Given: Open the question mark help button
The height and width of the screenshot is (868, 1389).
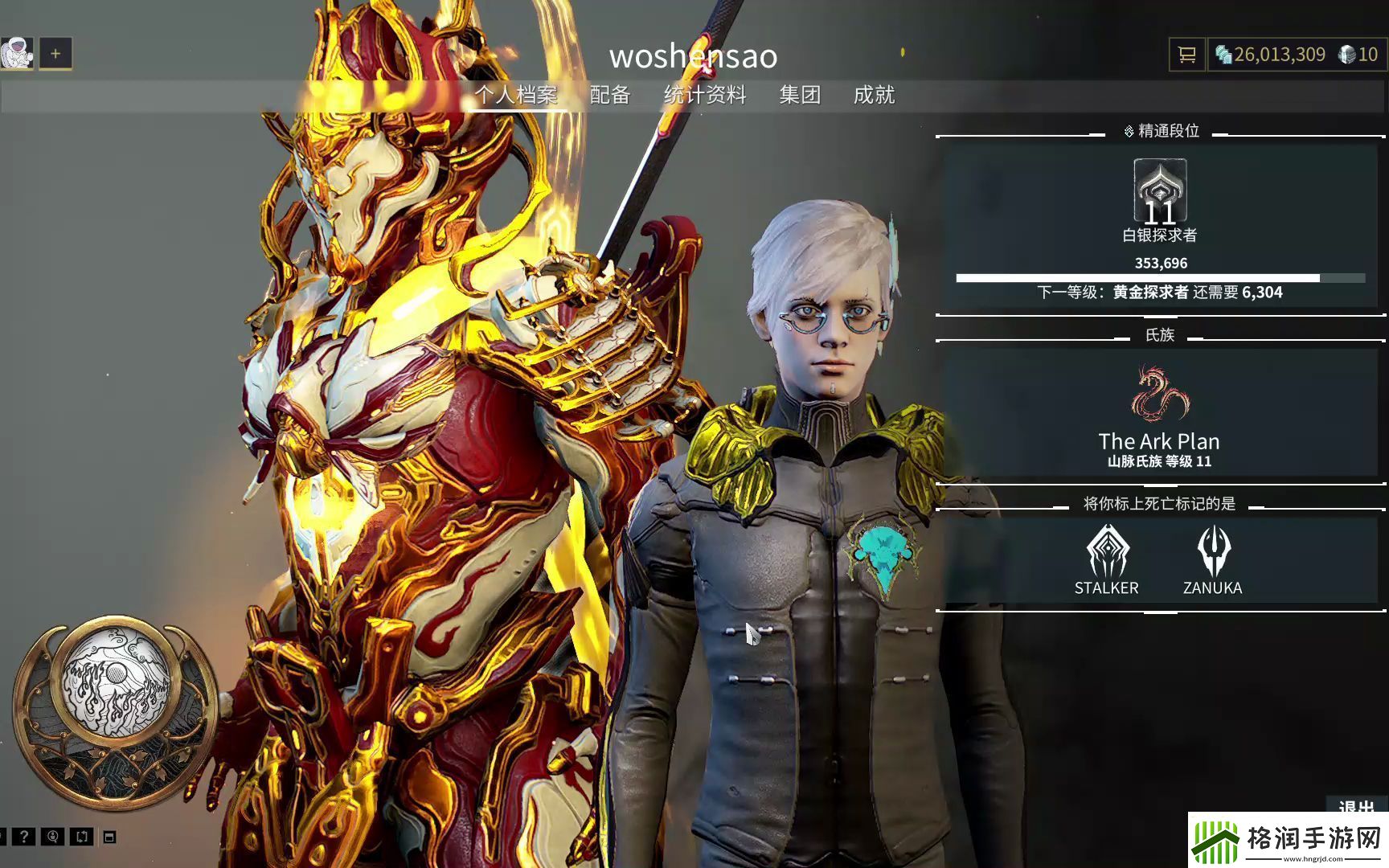Looking at the screenshot, I should [23, 837].
